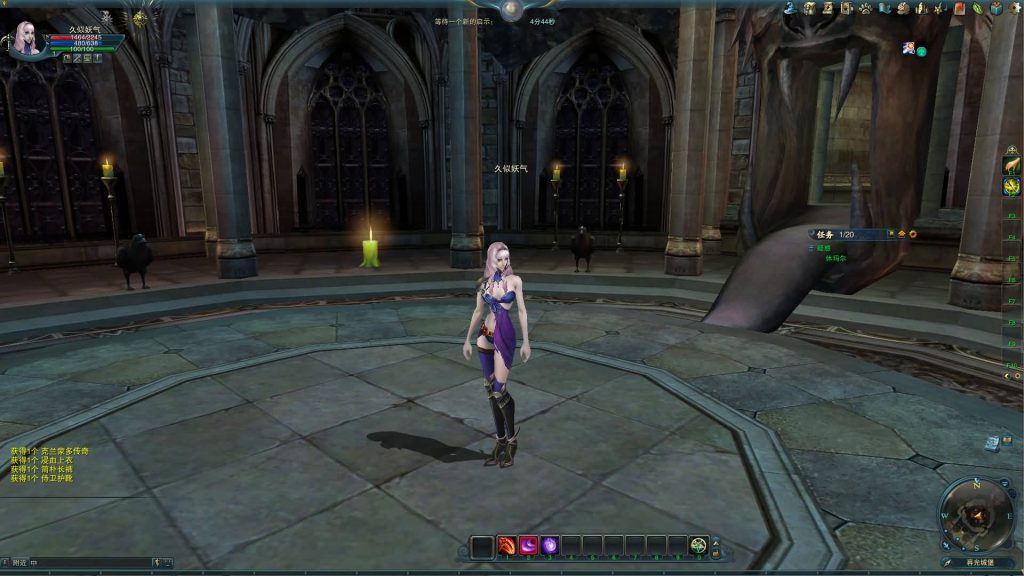Open the paw print pet menu
Screen dimensions: 1024x576
865,8
